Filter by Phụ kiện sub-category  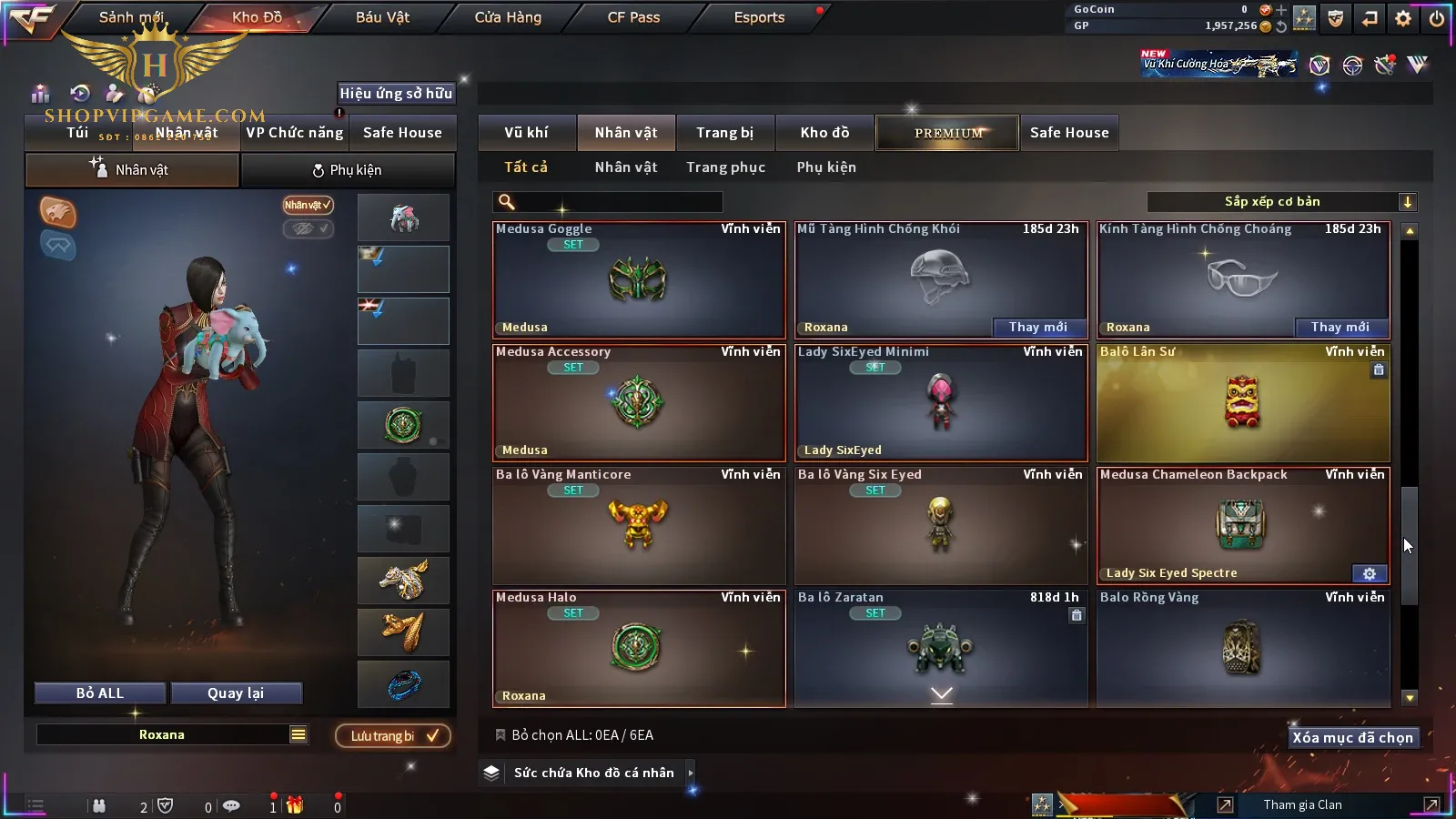826,167
